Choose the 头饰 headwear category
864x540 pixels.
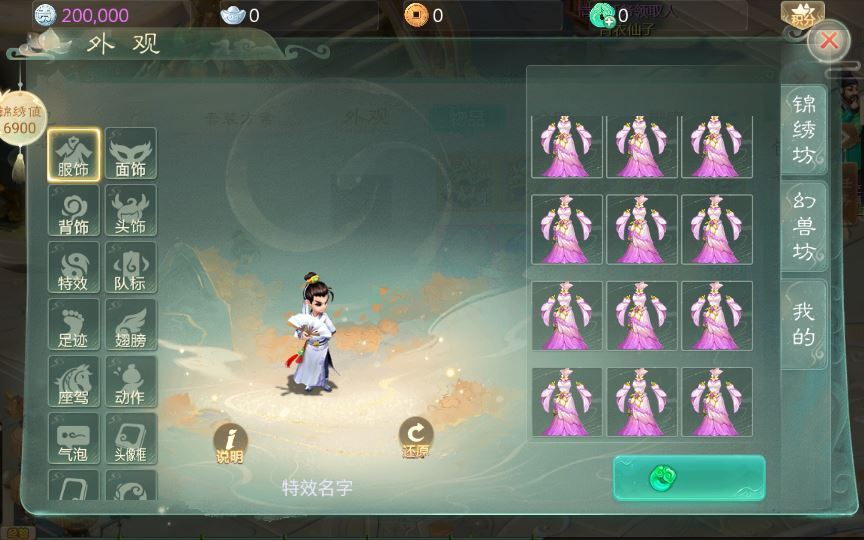point(131,211)
